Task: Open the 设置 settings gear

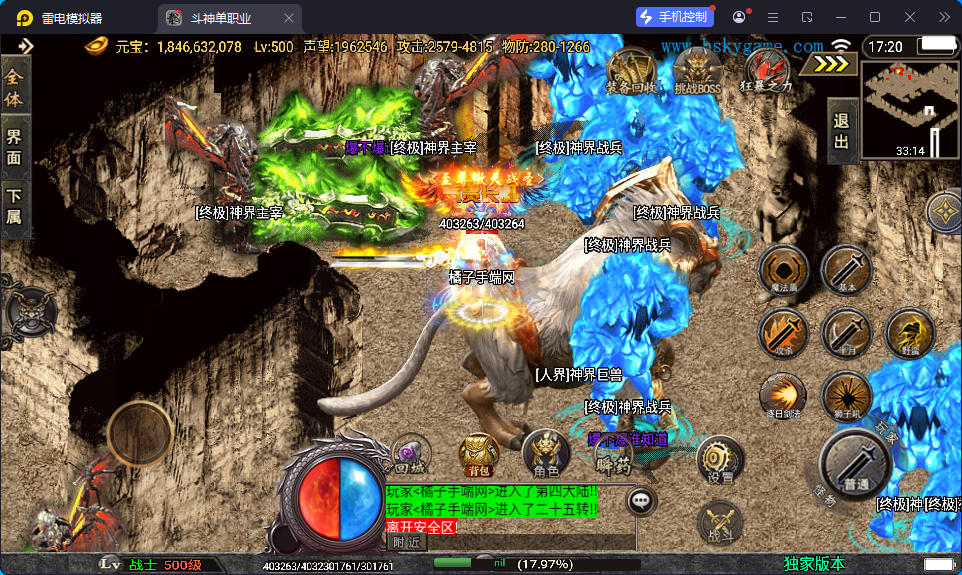Action: [x=720, y=460]
